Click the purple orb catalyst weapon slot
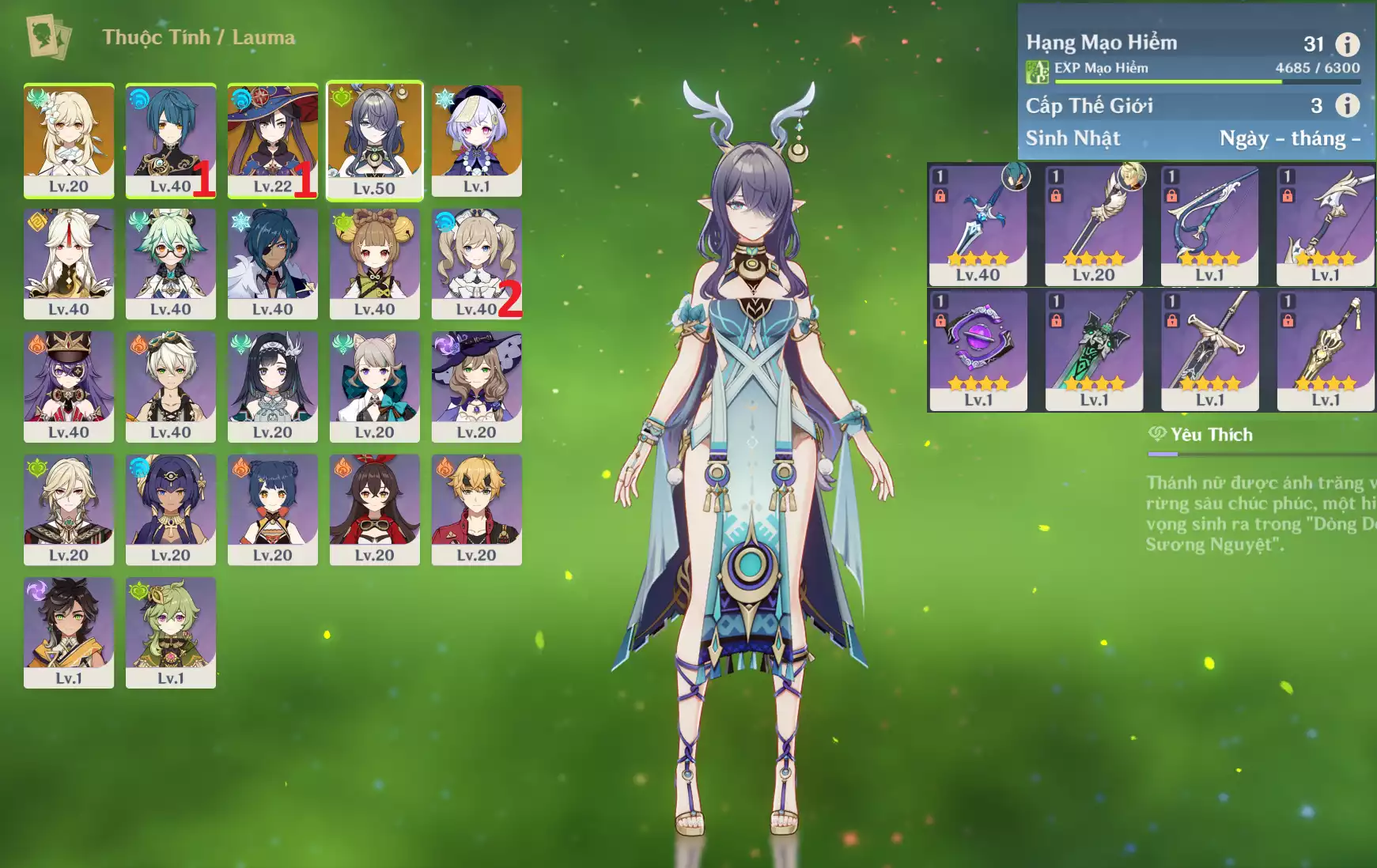Screen dimensions: 1377x868 coord(978,349)
